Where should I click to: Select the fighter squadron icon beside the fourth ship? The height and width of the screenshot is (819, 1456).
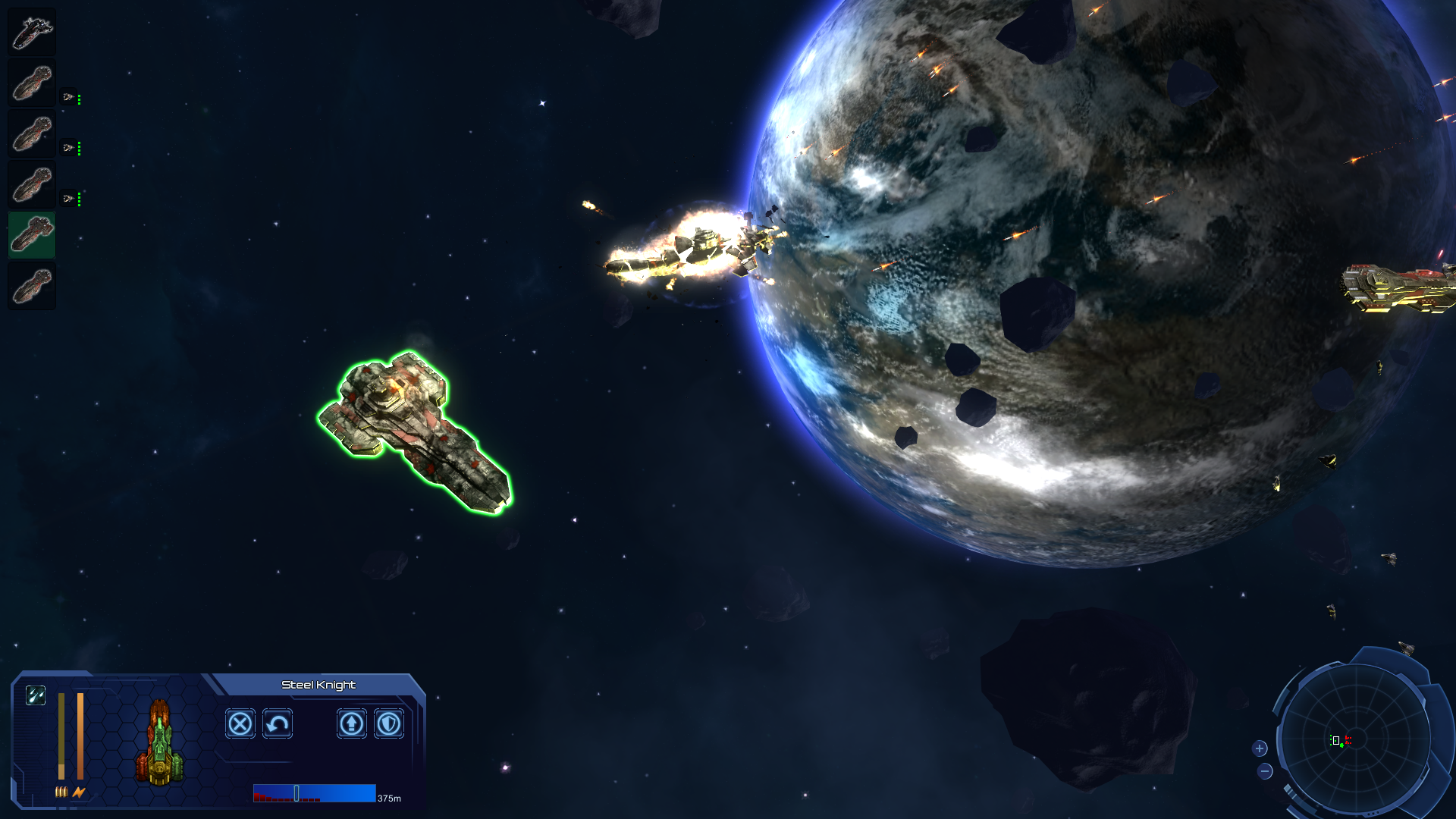point(67,197)
